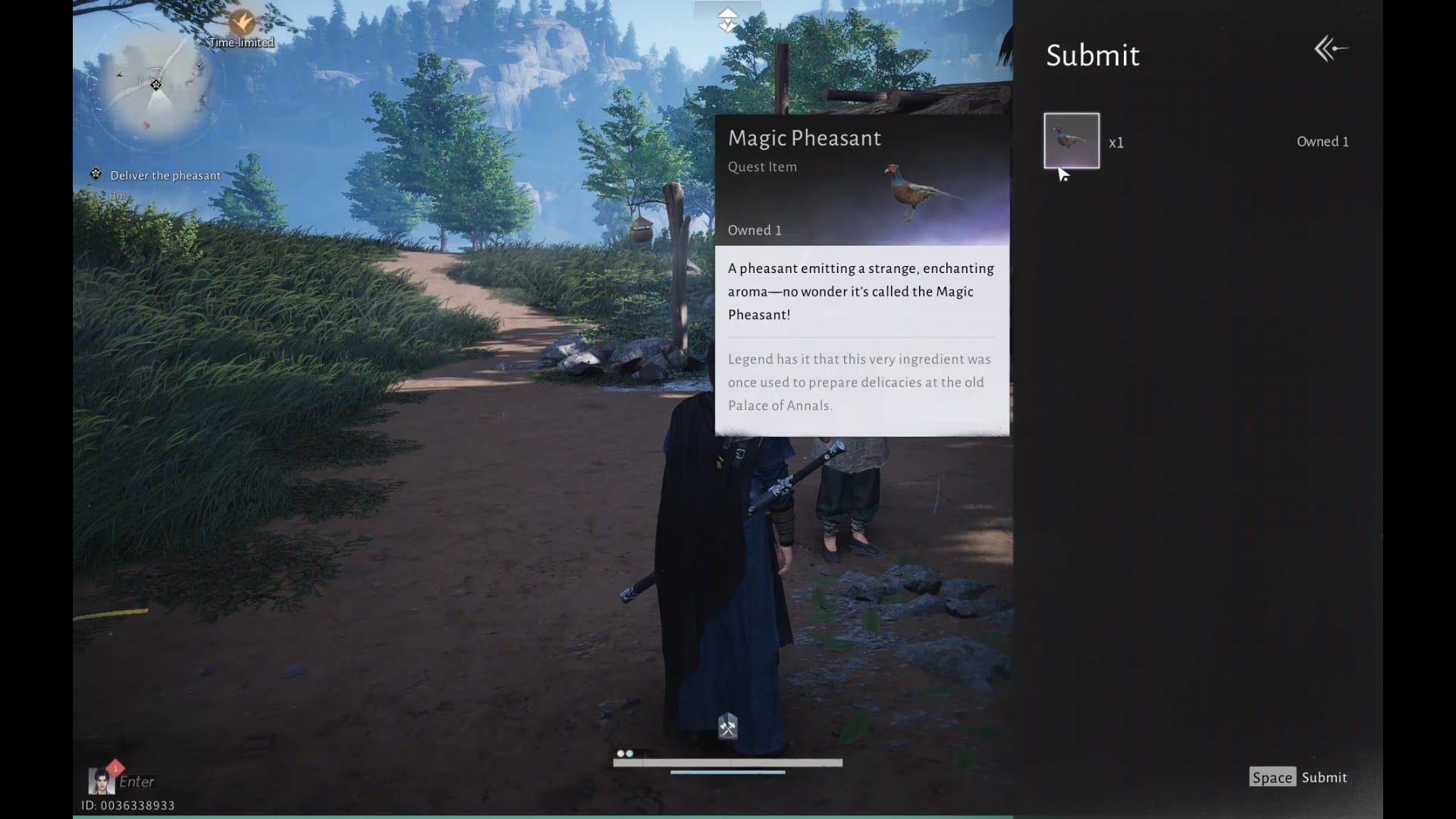
Task: Open the chat box next to avatar
Action: (x=137, y=782)
